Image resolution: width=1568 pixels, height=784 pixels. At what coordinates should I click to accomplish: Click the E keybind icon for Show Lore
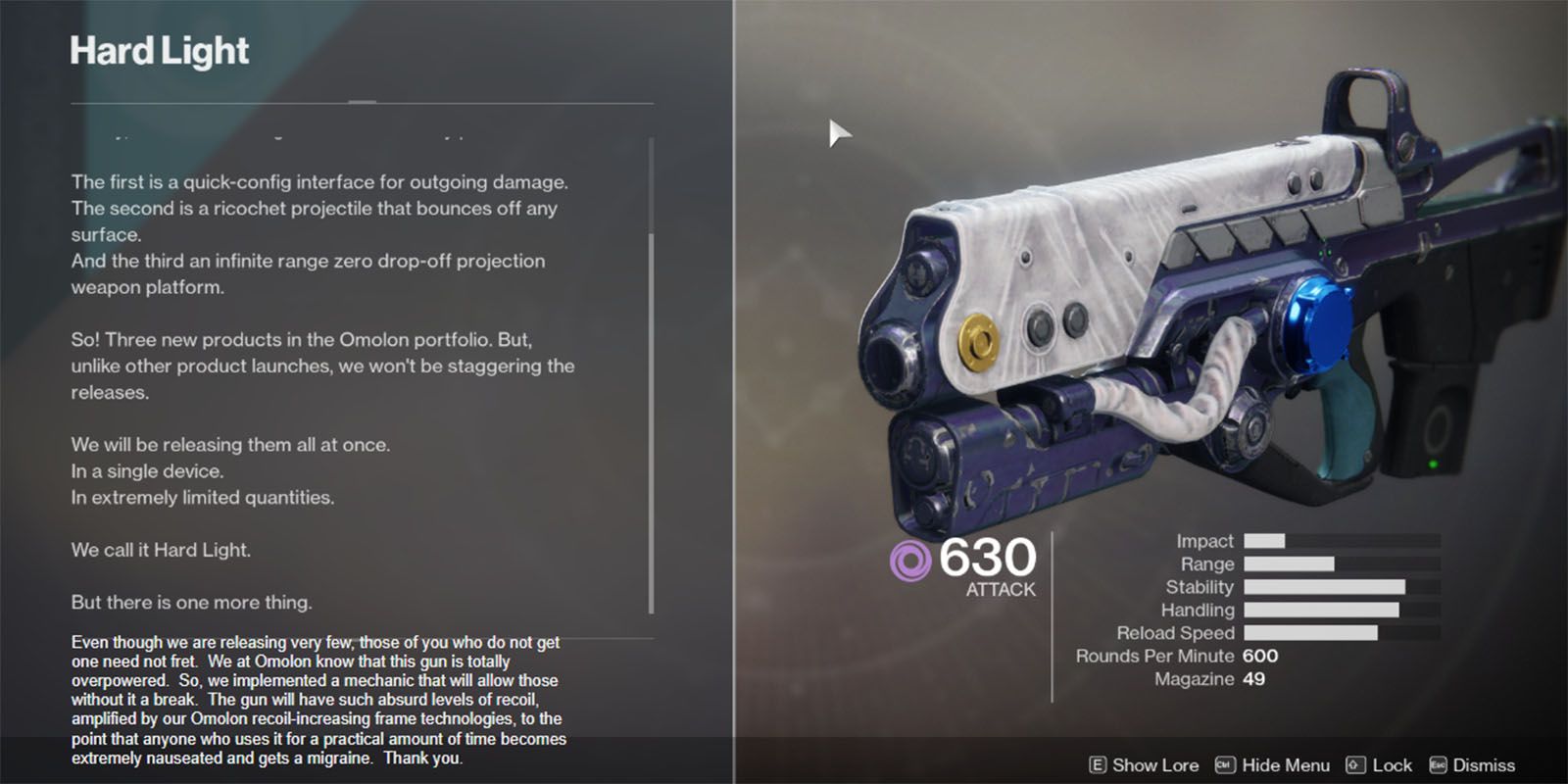(x=1101, y=764)
